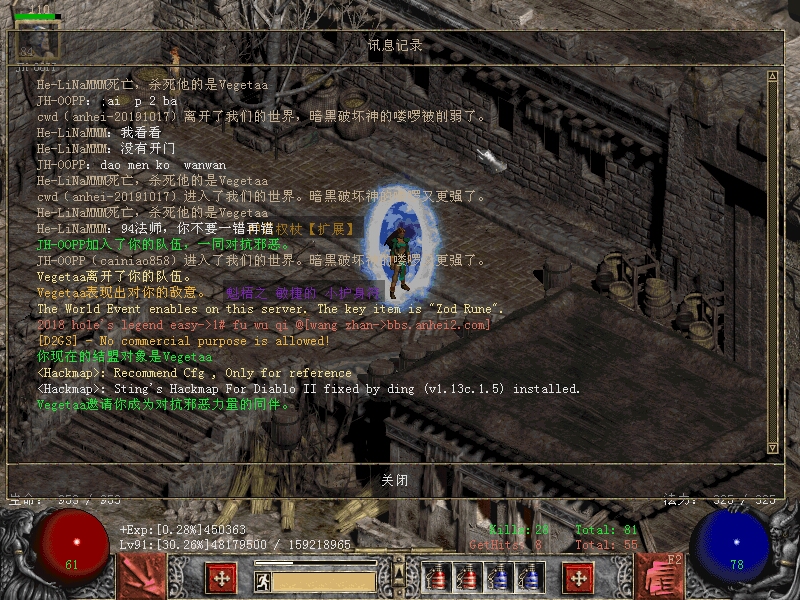Open the mini menu arrow button
Viewport: 800px width, 600px height.
tap(399, 571)
